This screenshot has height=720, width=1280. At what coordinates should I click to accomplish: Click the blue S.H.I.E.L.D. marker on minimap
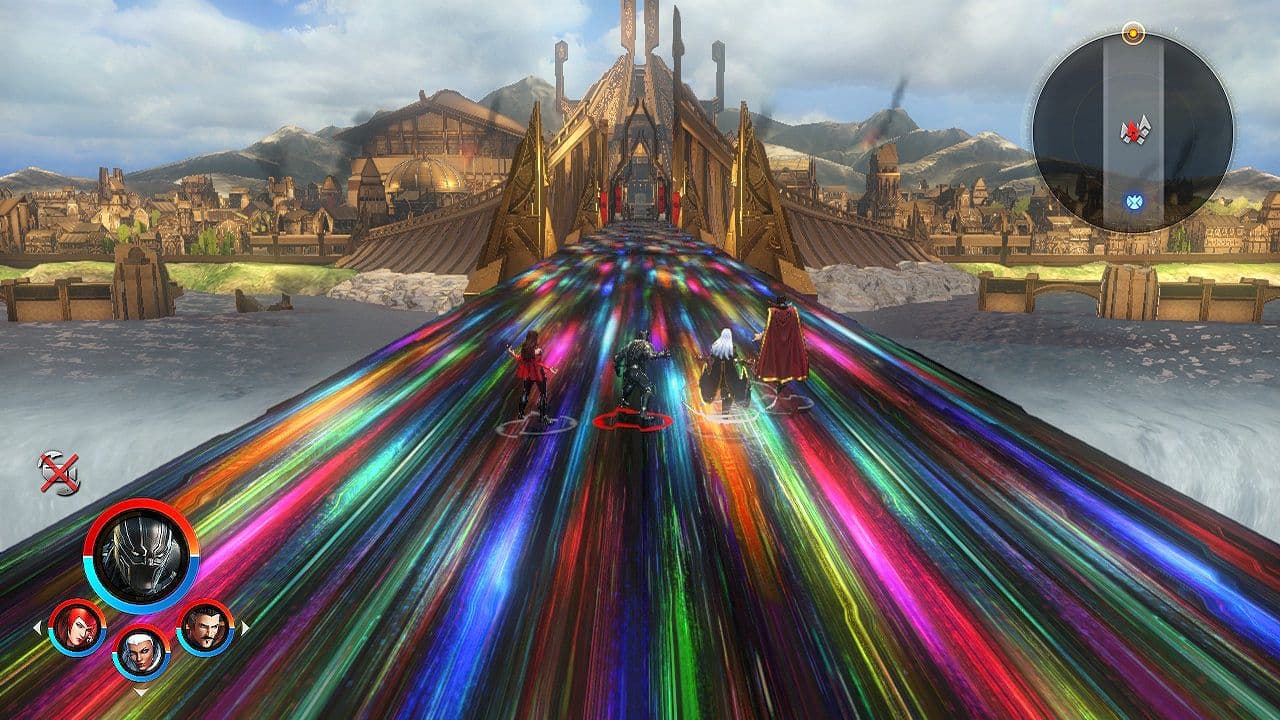[x=1133, y=203]
